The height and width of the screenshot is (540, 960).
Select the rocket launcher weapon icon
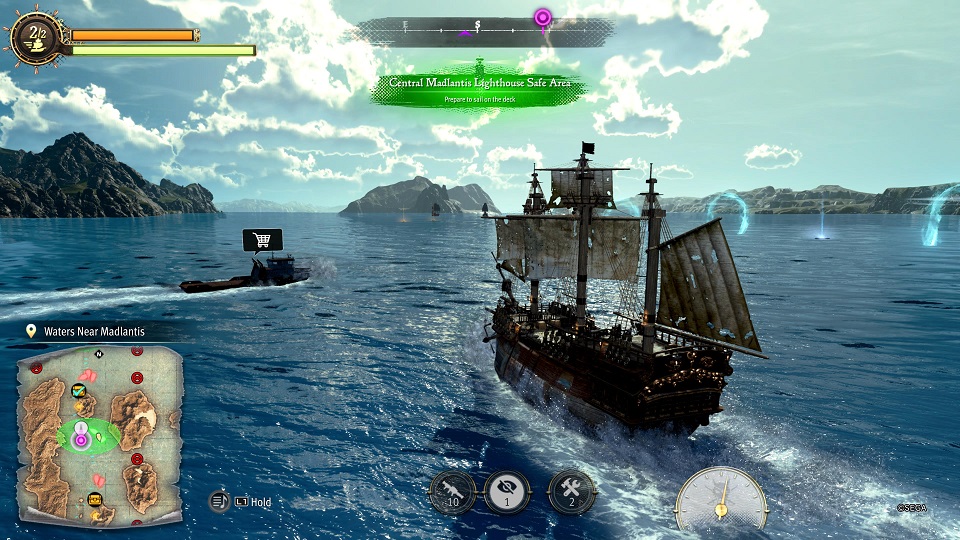pos(452,492)
